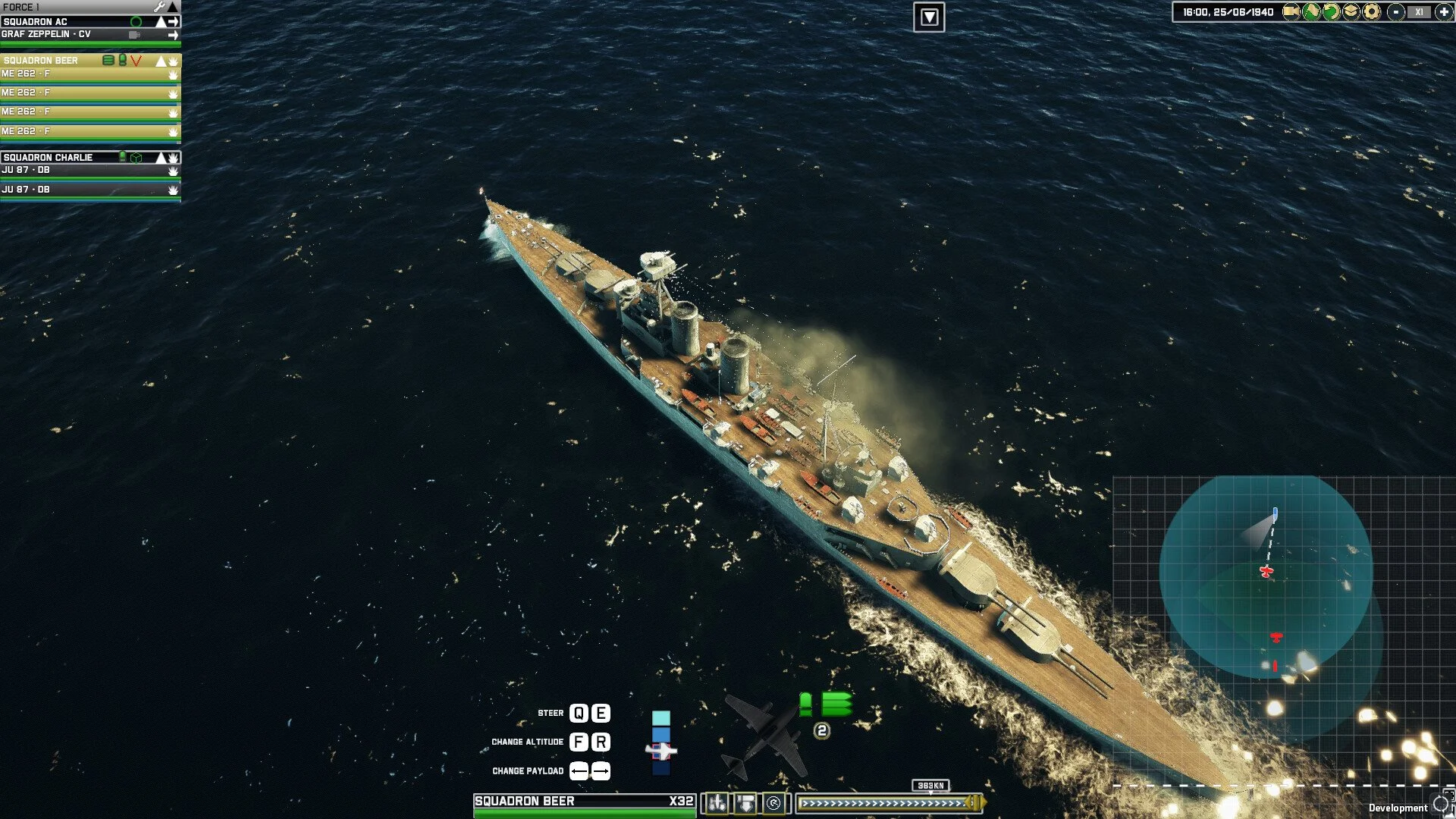The width and height of the screenshot is (1456, 819).
Task: Collapse the Force 1 panel with the black triangle
Action: coord(173,7)
